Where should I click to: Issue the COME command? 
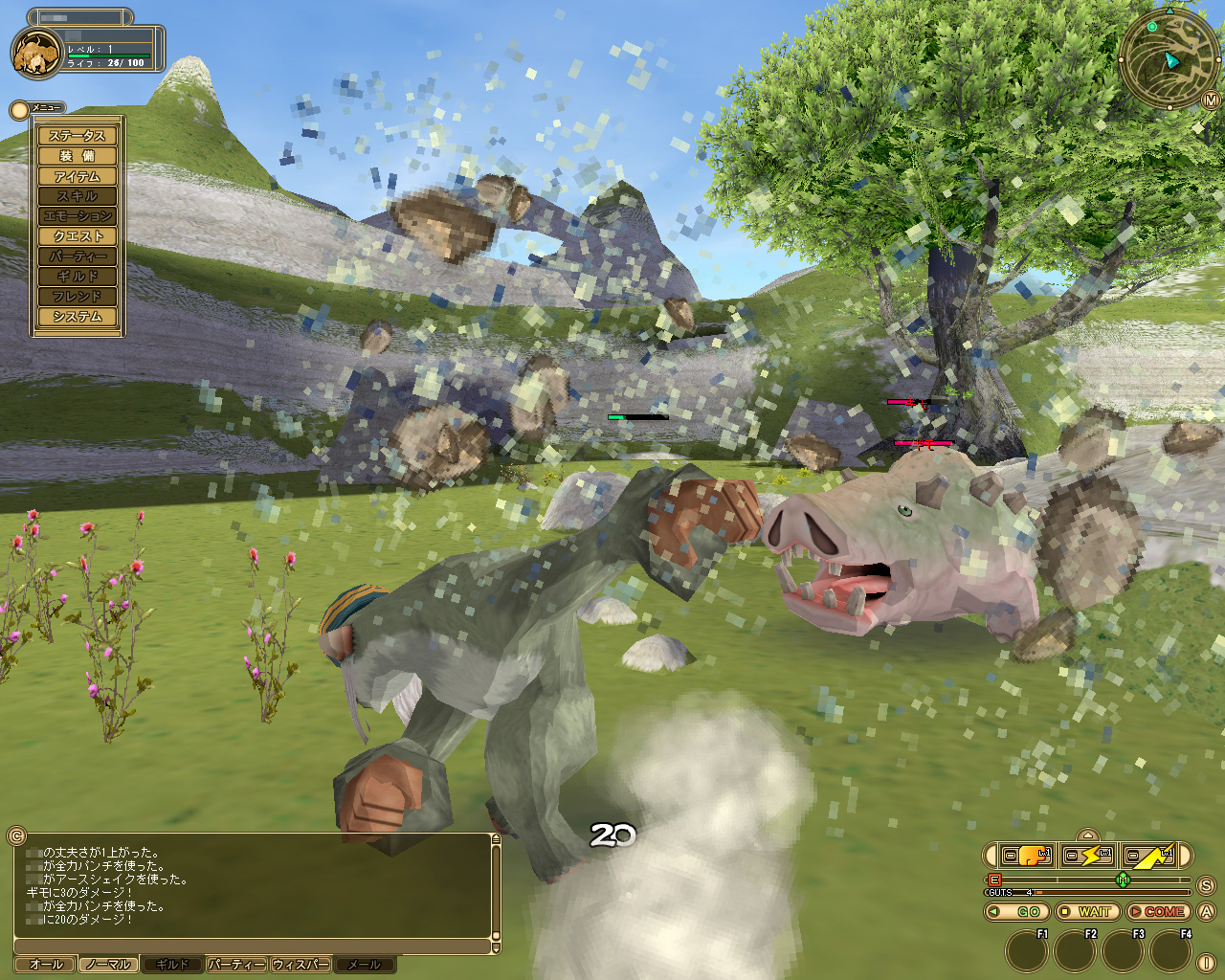coord(1157,912)
